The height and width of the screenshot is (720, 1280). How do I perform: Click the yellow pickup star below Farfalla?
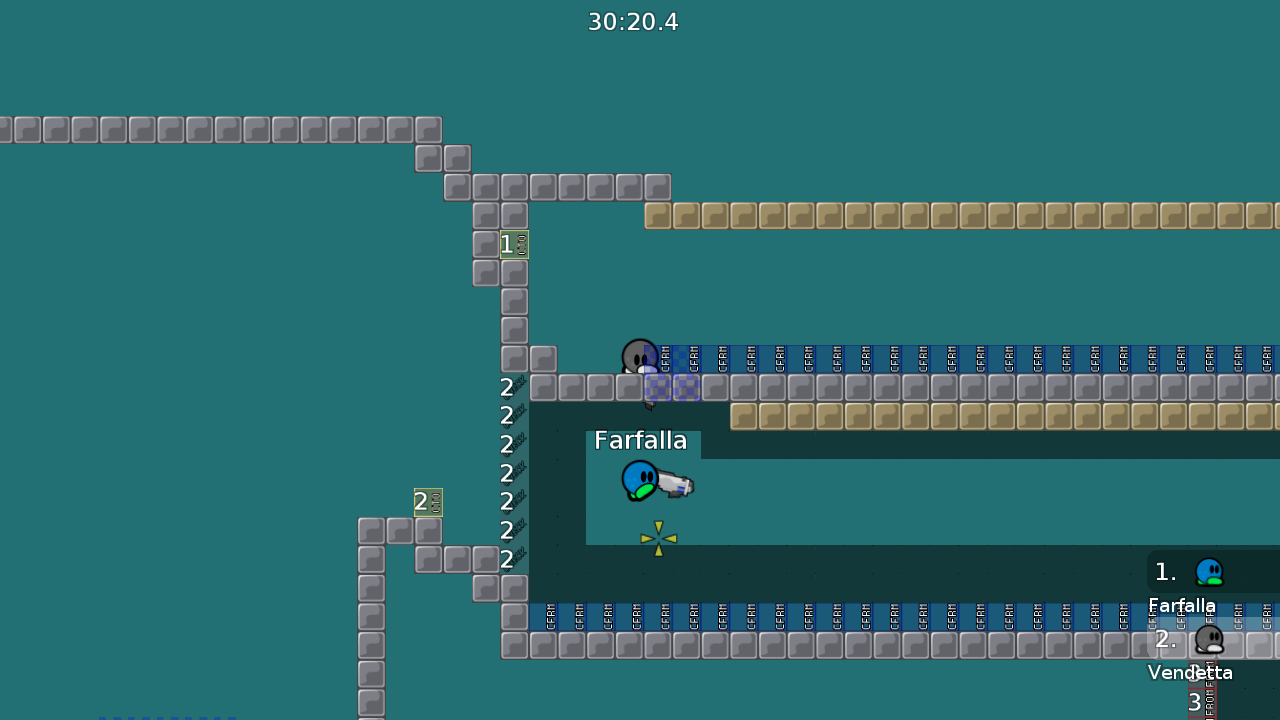[x=658, y=539]
